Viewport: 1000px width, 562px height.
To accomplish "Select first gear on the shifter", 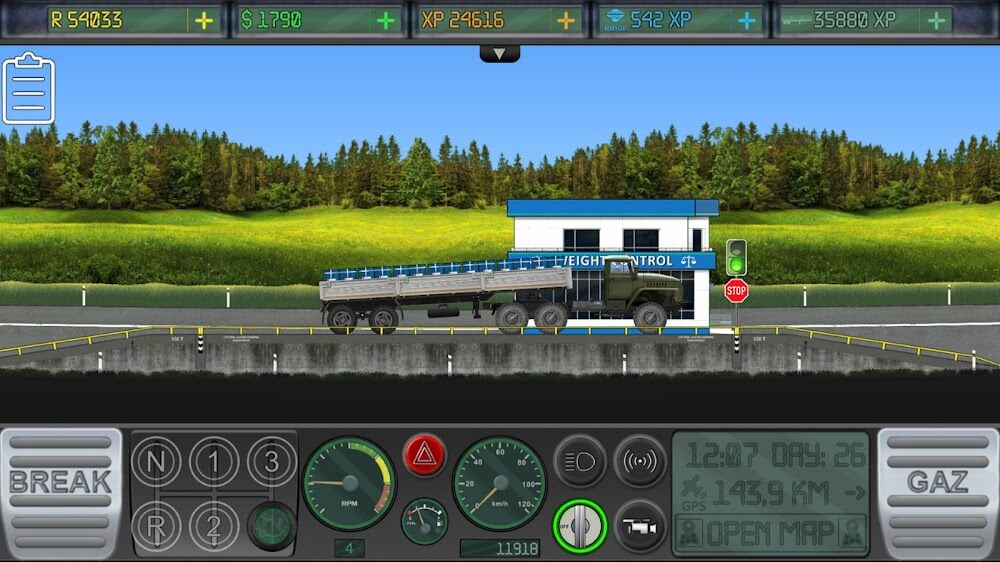I will 213,462.
